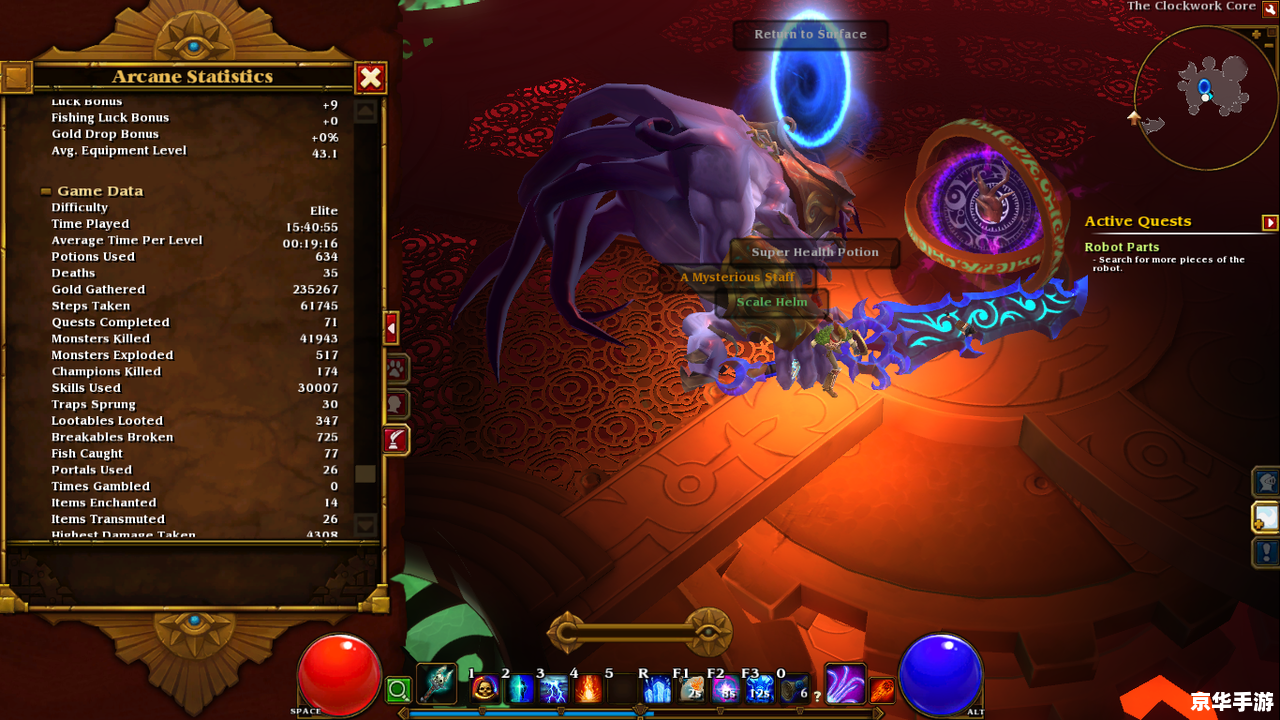The width and height of the screenshot is (1280, 720).
Task: Click the circular minimap
Action: [x=1206, y=97]
